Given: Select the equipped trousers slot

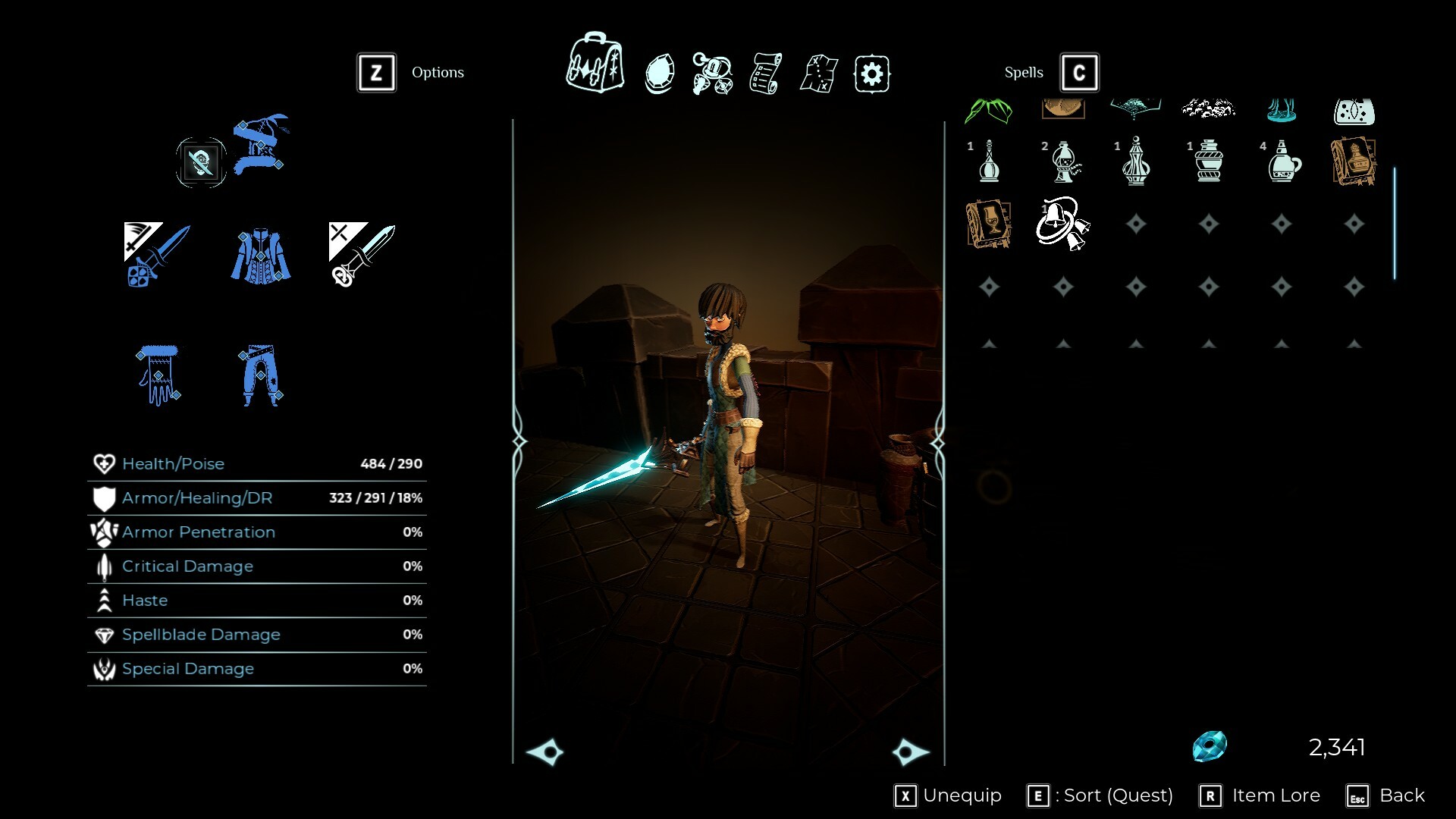Looking at the screenshot, I should pyautogui.click(x=260, y=375).
